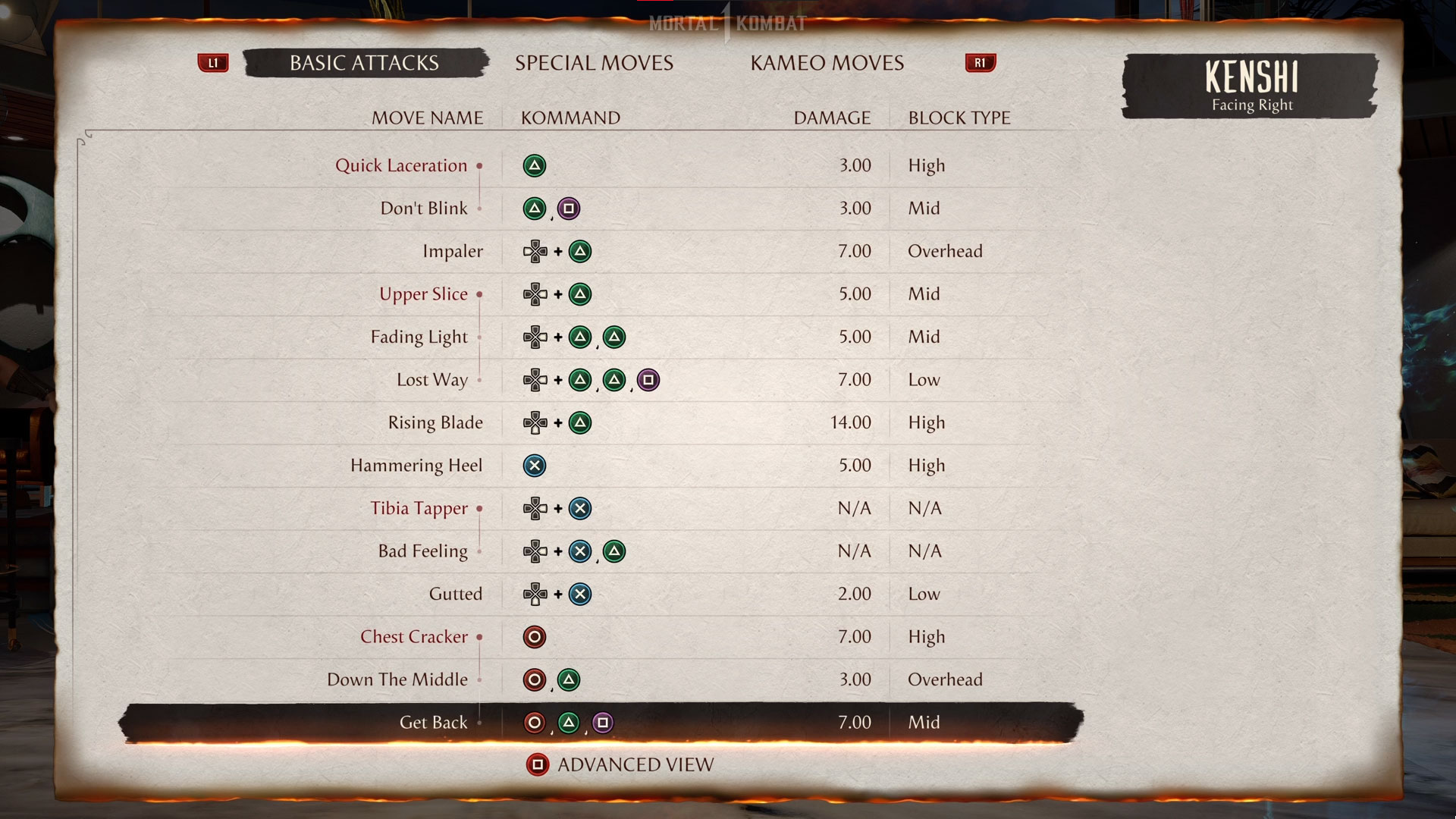Collapse the Tibia Tapper move chain
Viewport: 1456px width, 819px height.
coord(479,510)
